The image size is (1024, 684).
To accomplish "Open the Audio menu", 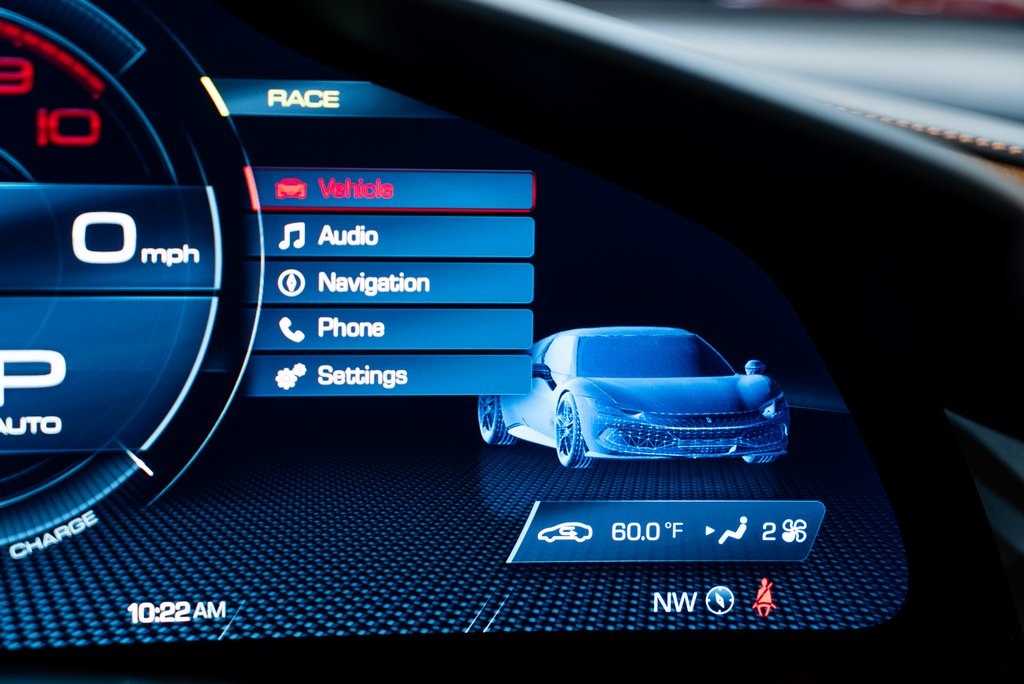I will click(390, 236).
